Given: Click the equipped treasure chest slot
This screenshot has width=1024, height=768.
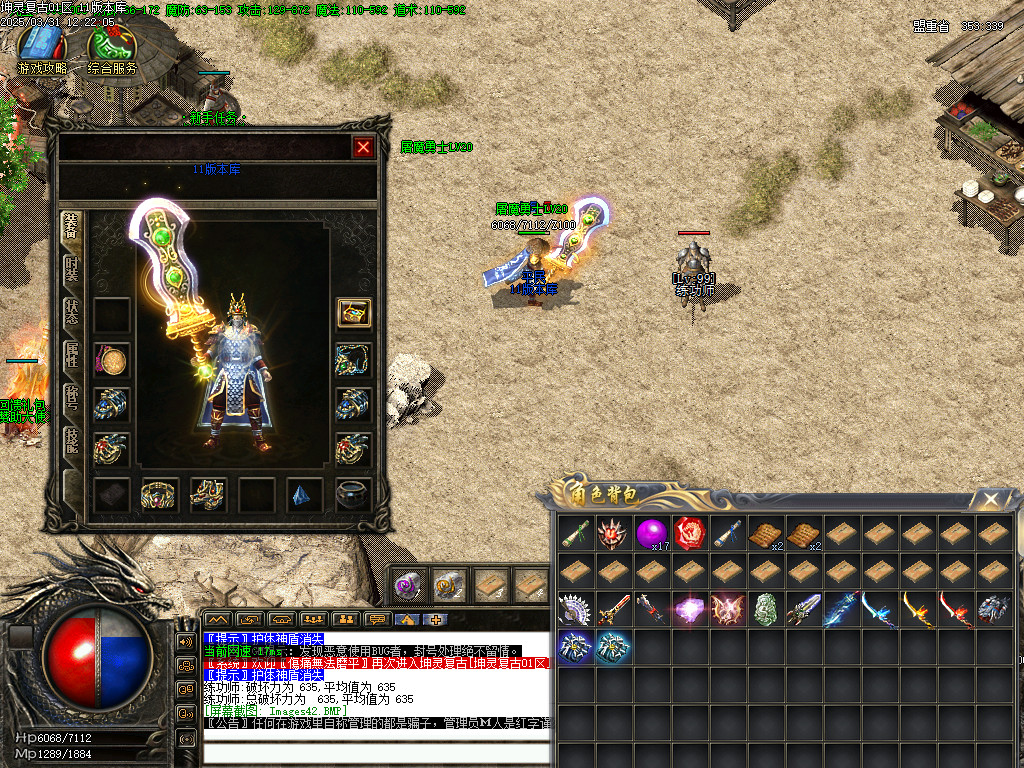Looking at the screenshot, I should (x=354, y=313).
